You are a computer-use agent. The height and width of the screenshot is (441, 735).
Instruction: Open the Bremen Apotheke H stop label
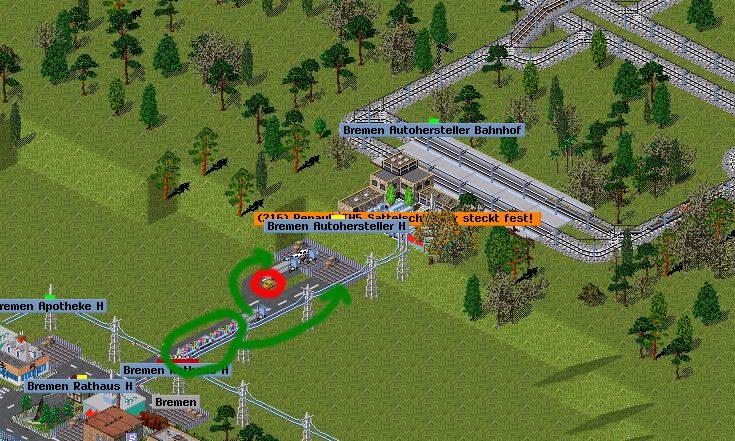coord(52,305)
